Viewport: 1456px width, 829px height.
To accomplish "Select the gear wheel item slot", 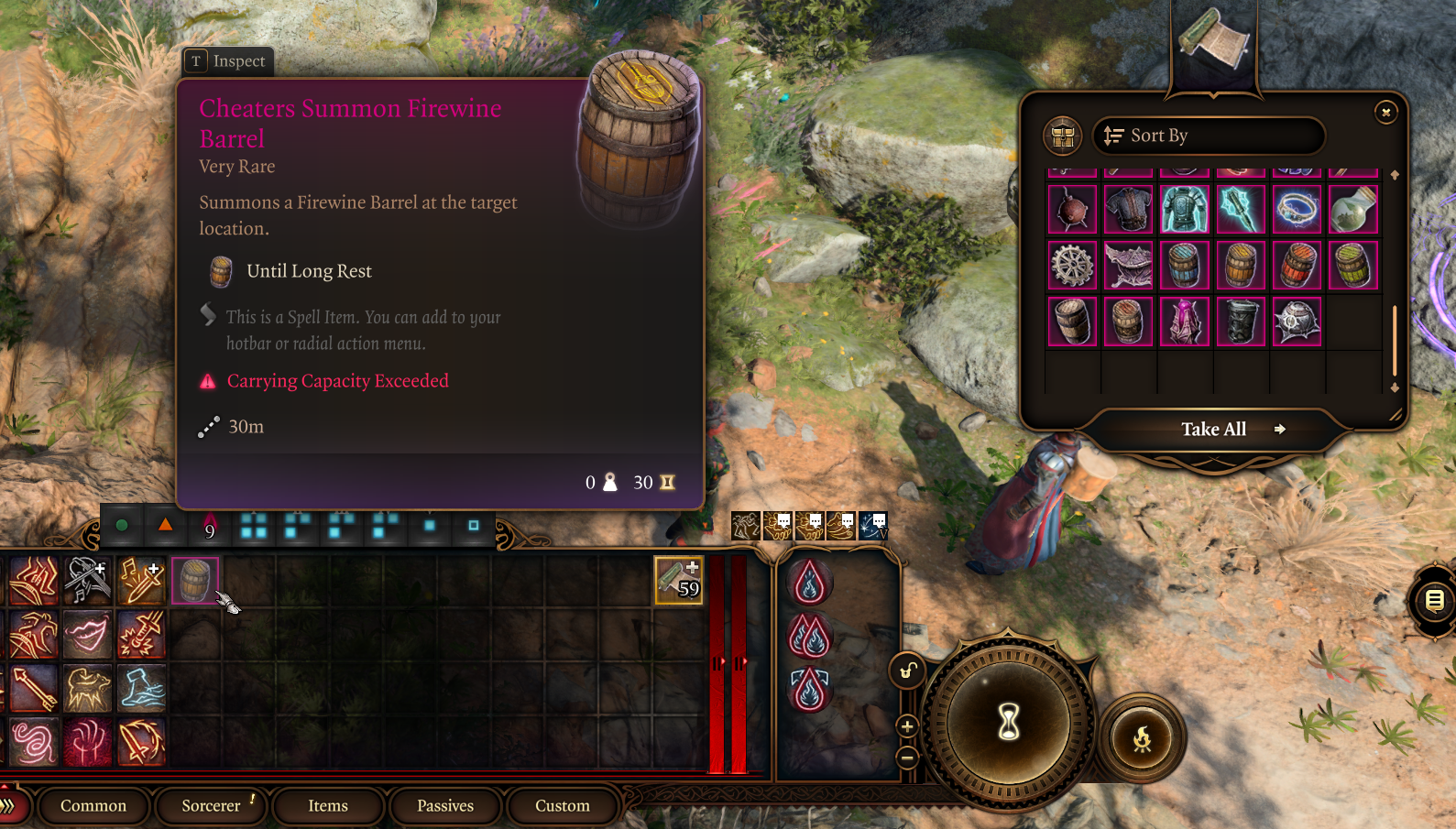I will click(1071, 265).
